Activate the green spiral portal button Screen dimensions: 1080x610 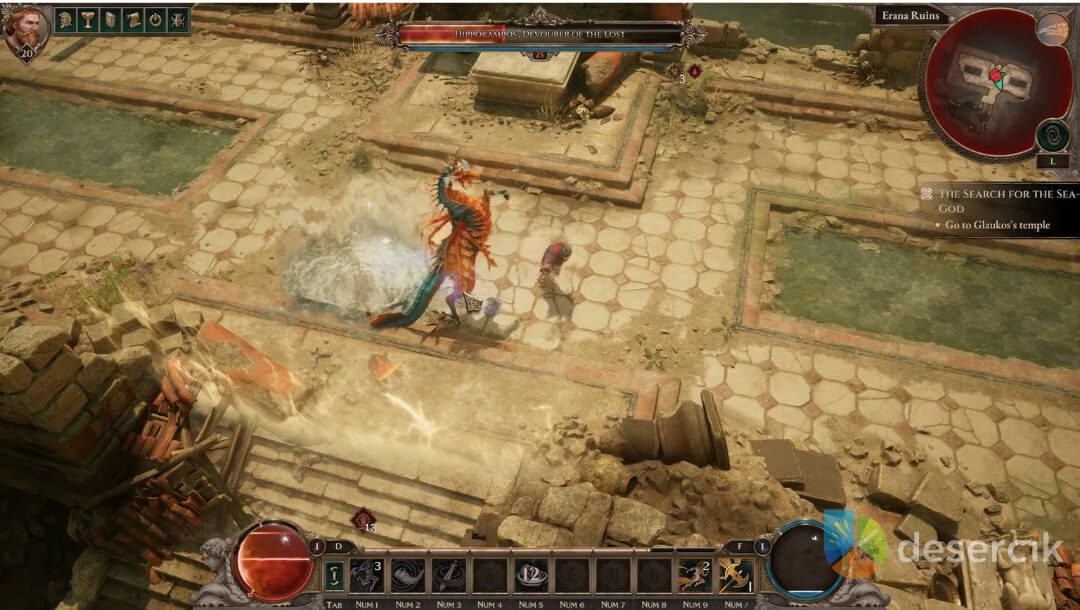pyautogui.click(x=1052, y=134)
